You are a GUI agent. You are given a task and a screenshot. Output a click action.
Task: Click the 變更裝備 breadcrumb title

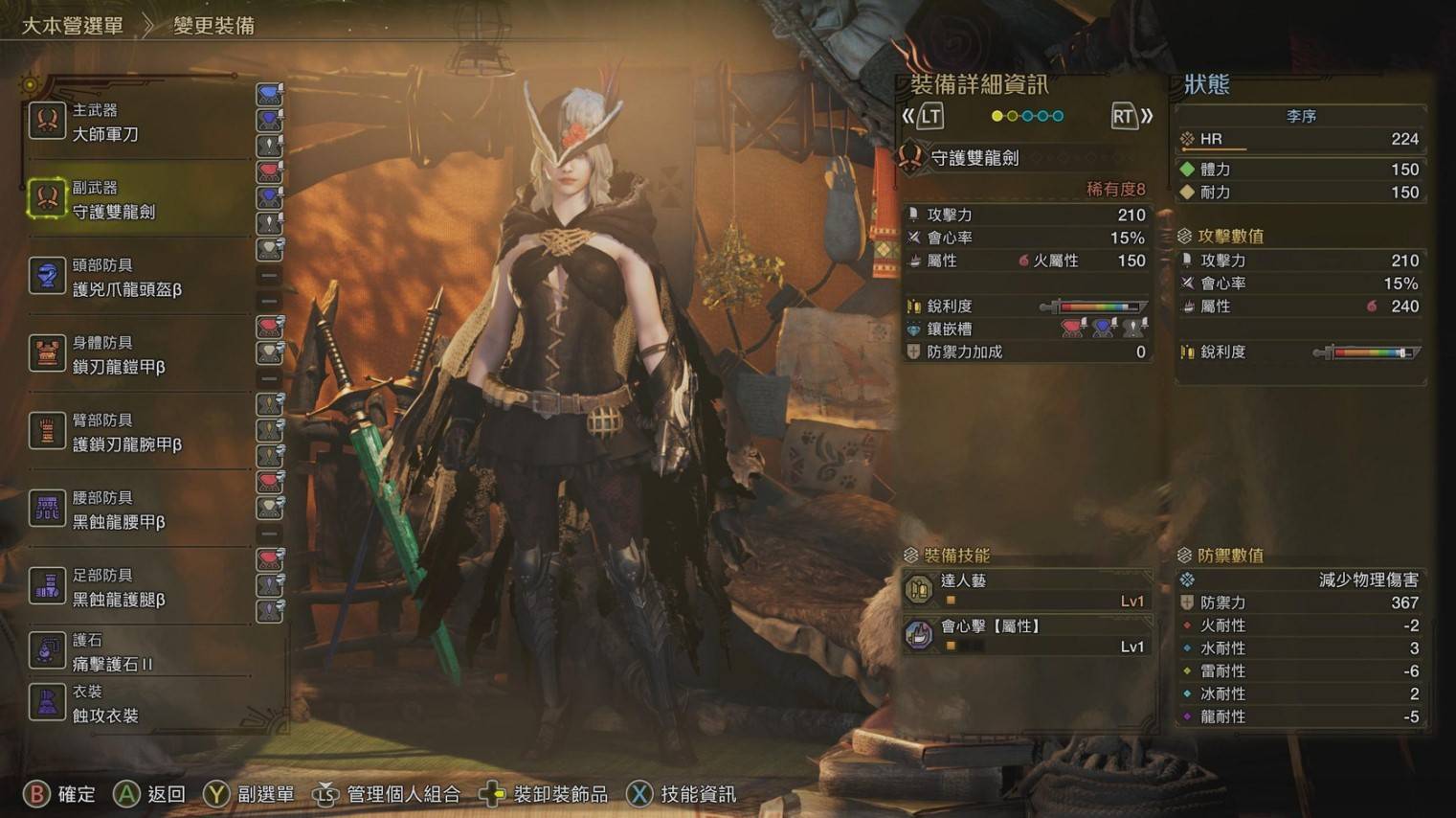[213, 26]
